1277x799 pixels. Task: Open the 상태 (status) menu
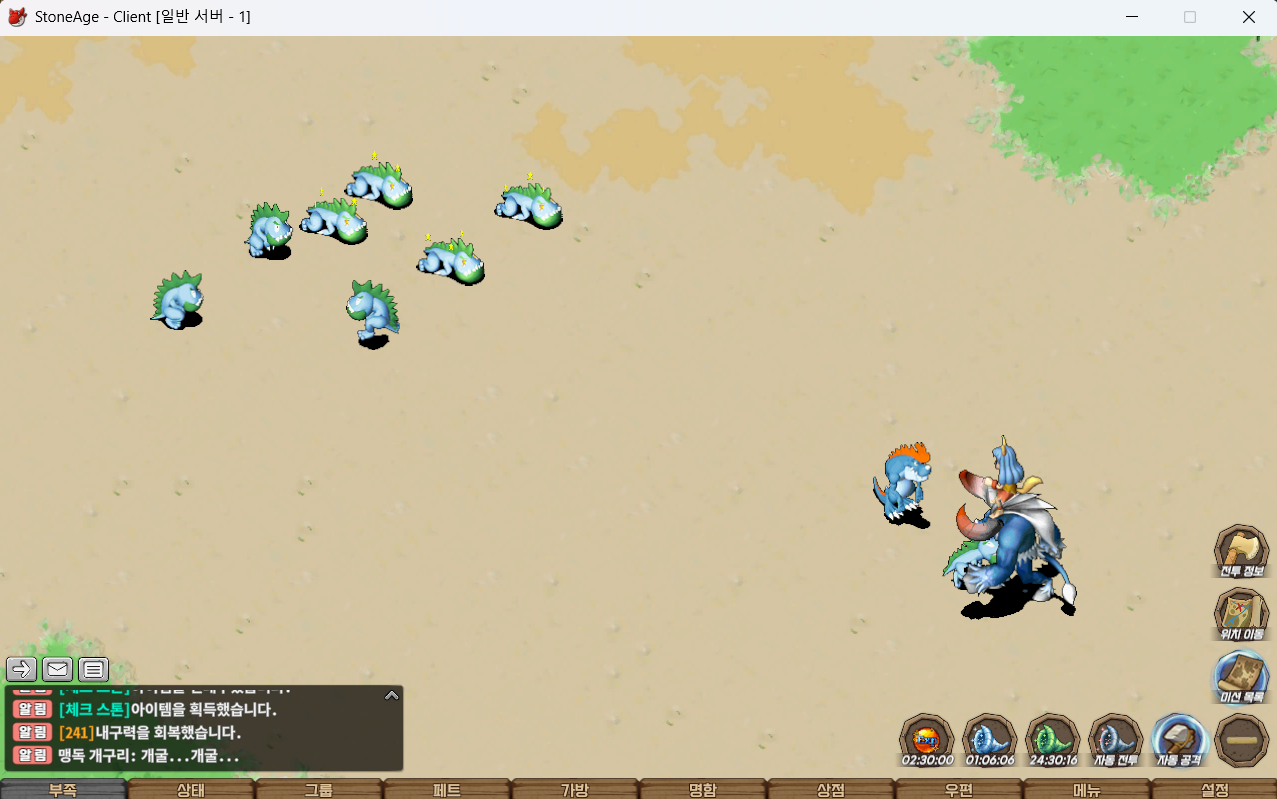[191, 789]
